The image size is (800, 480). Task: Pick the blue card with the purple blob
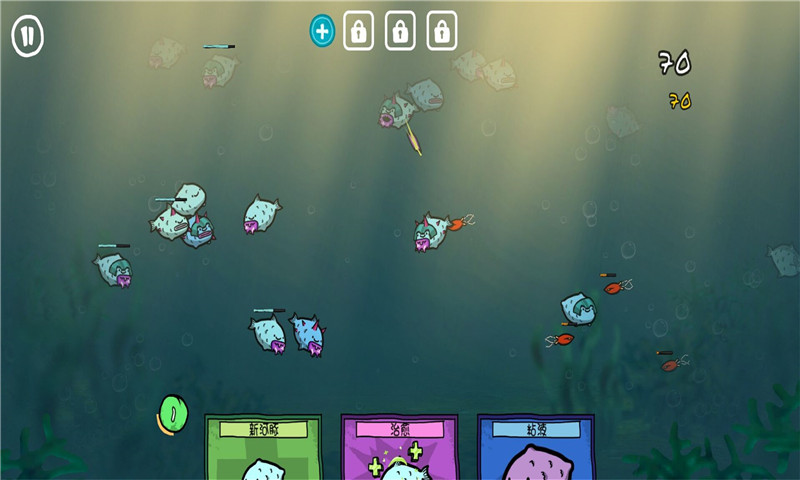point(536,448)
